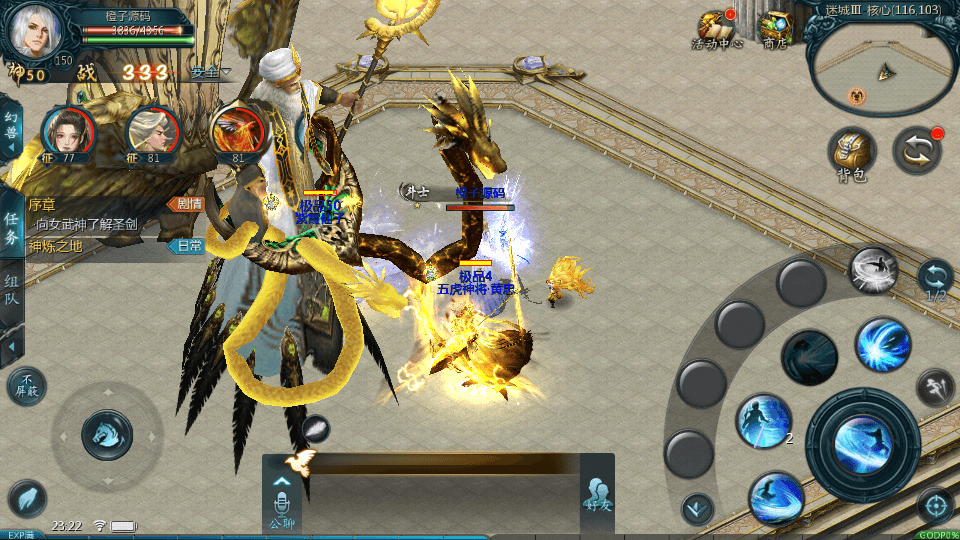Select the phoenix pet portrait

pyautogui.click(x=237, y=133)
